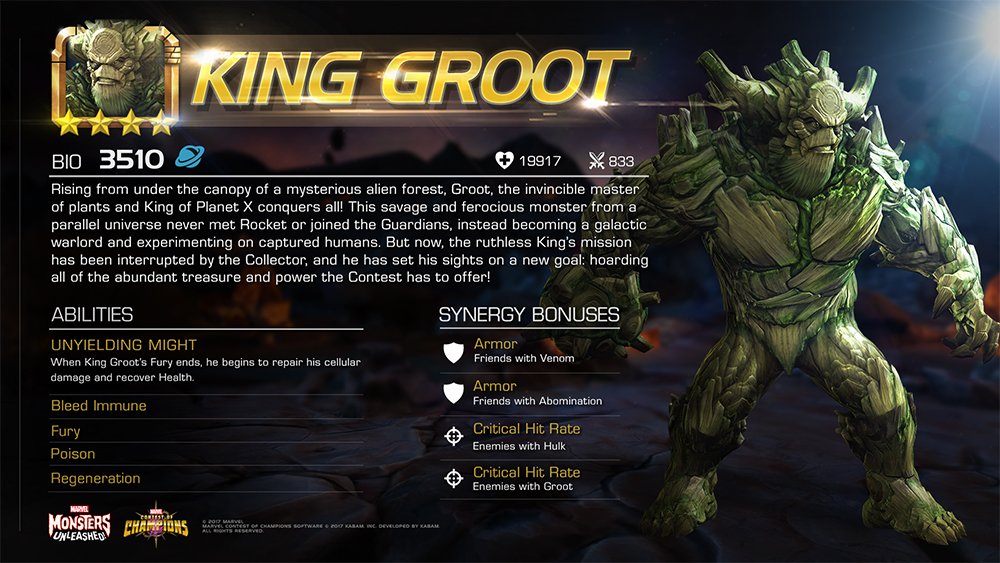
Task: Click the Critical Hit Rate synergy with Groot
Action: [527, 479]
